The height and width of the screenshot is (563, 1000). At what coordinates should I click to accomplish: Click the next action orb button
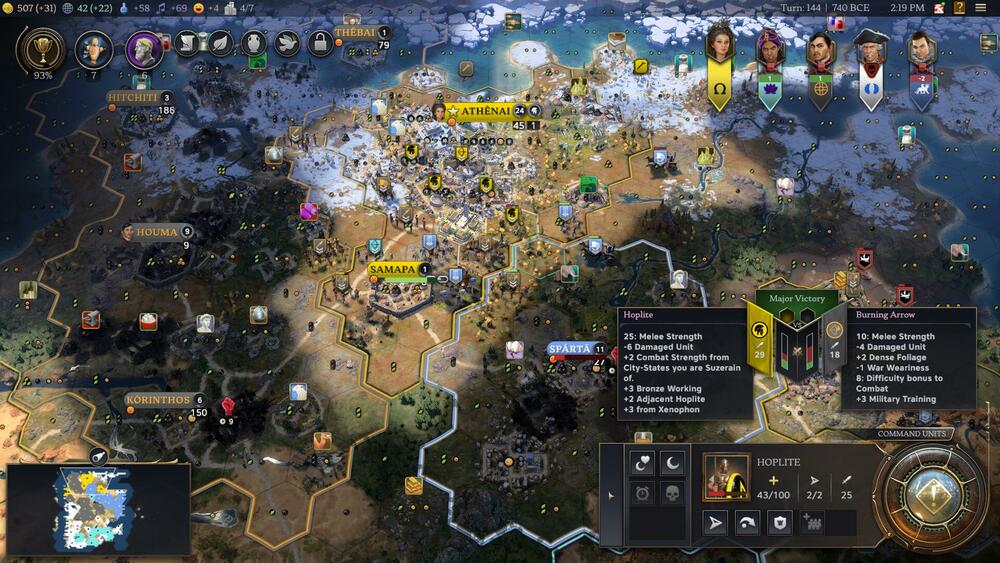click(x=930, y=494)
